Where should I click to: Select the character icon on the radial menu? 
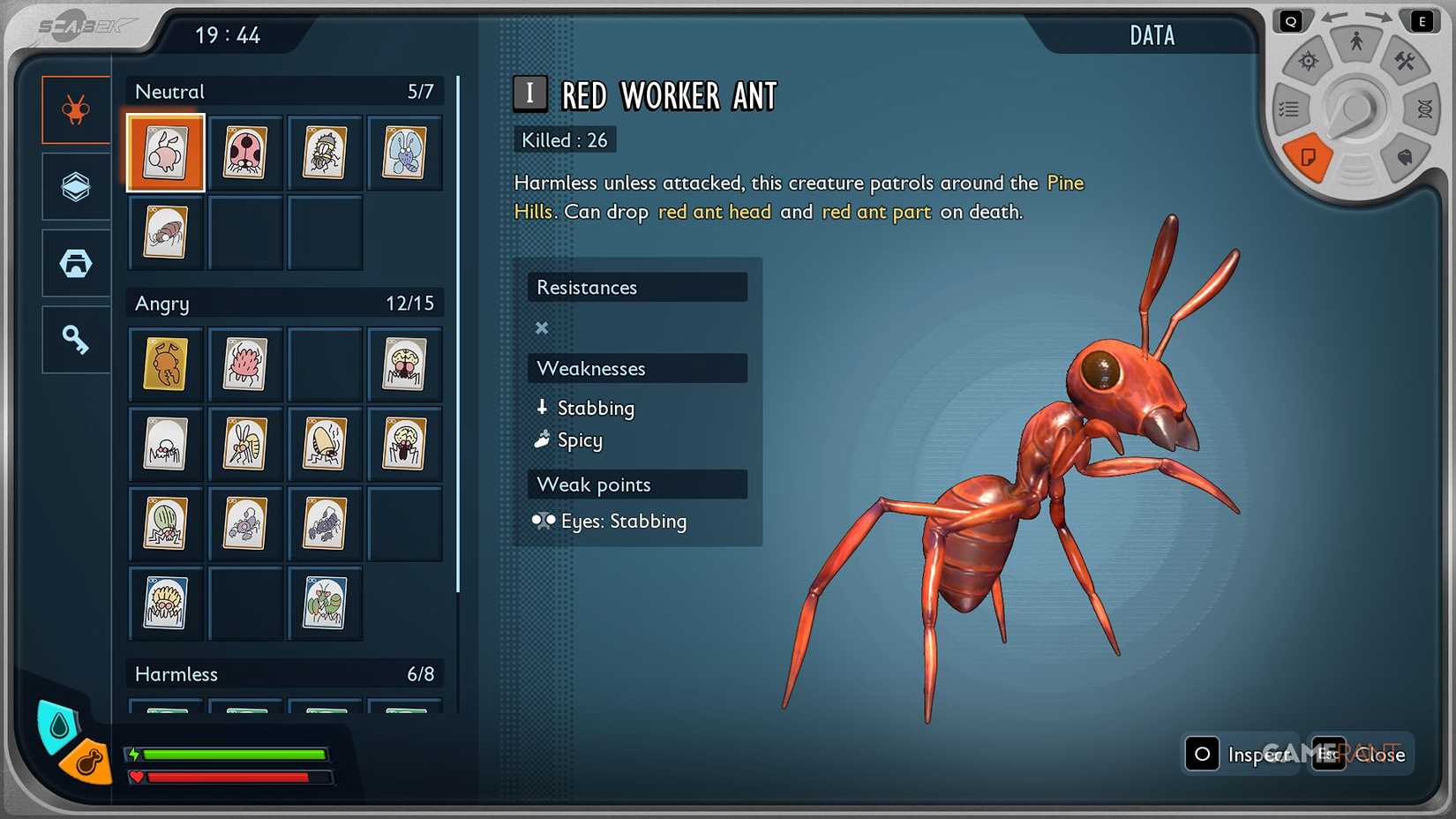click(1355, 40)
